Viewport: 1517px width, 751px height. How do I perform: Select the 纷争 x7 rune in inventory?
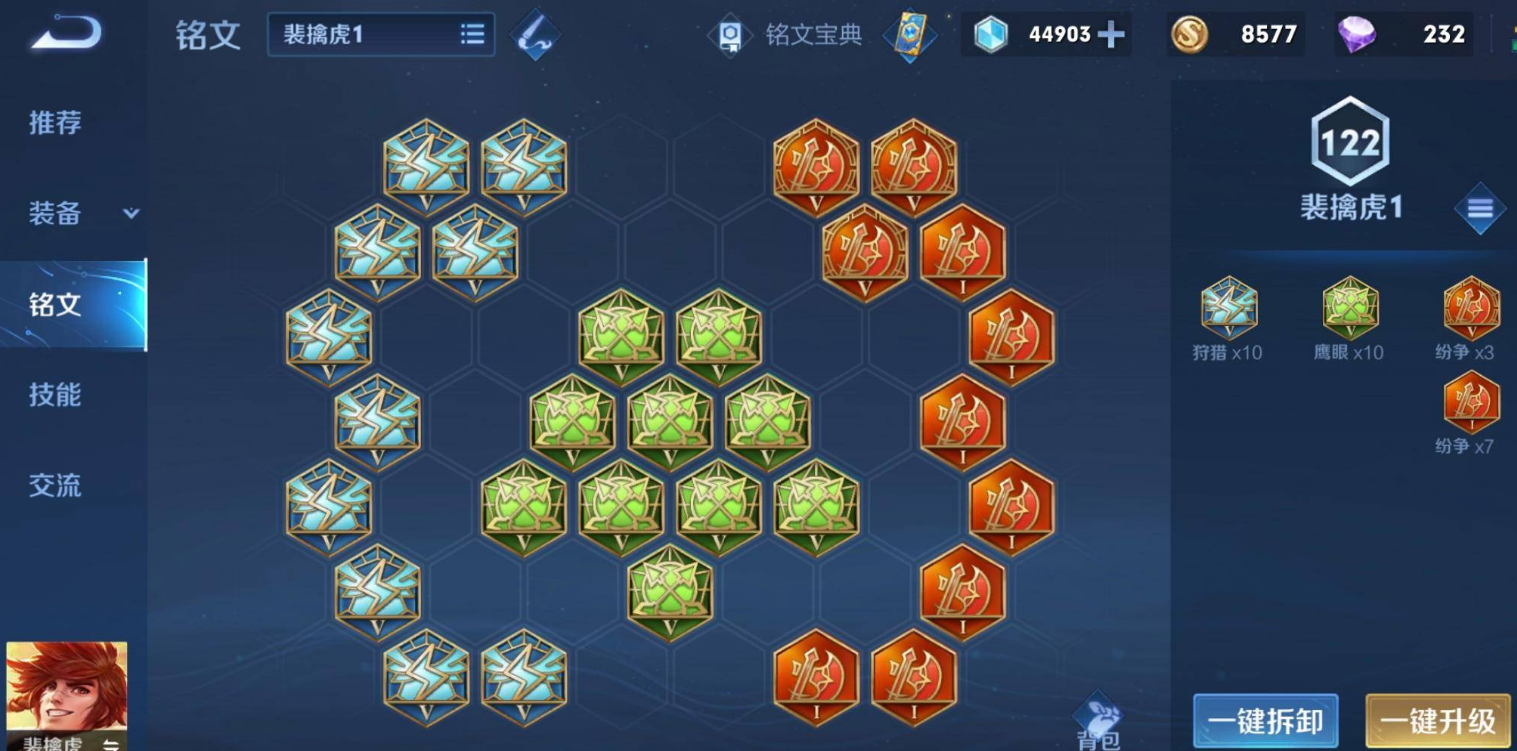1472,400
